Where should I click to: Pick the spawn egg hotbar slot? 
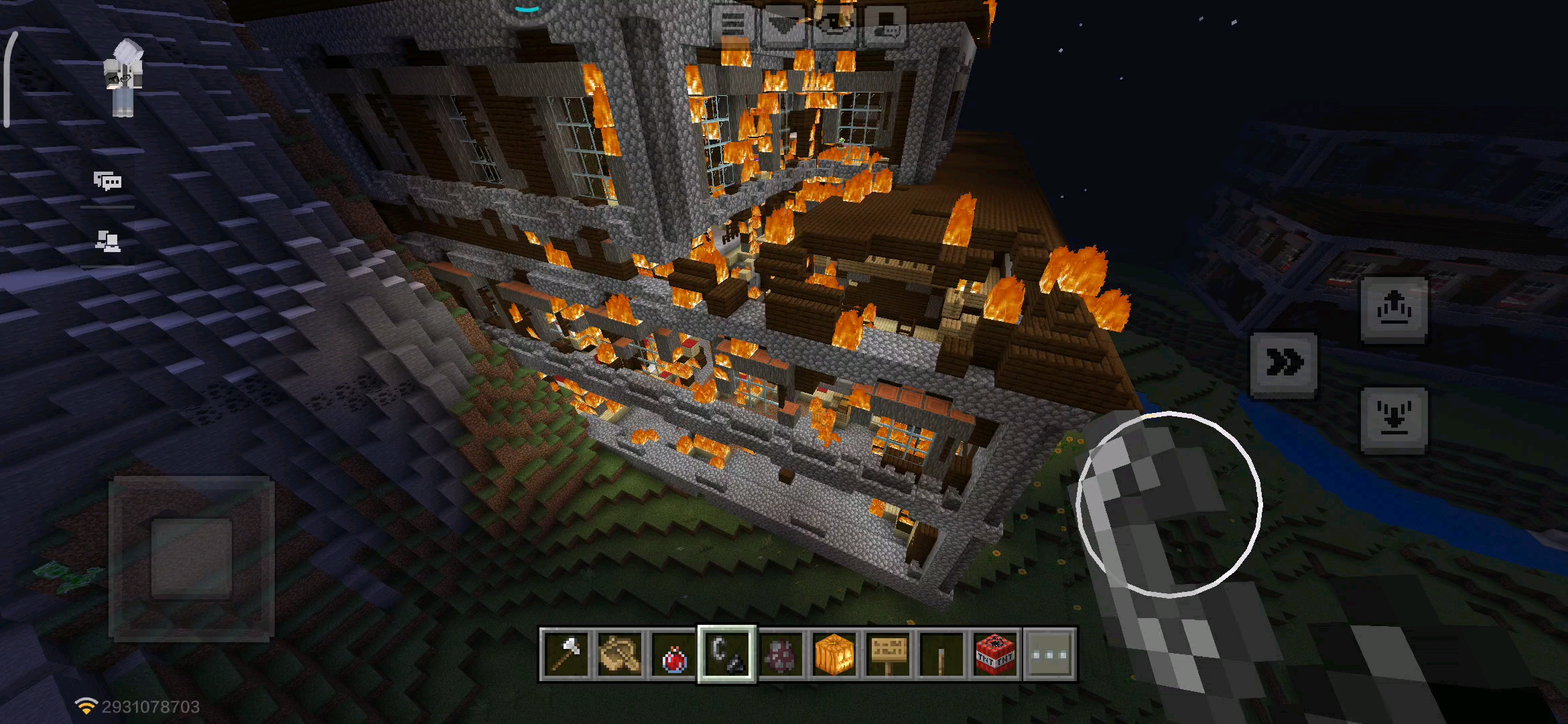pos(781,654)
